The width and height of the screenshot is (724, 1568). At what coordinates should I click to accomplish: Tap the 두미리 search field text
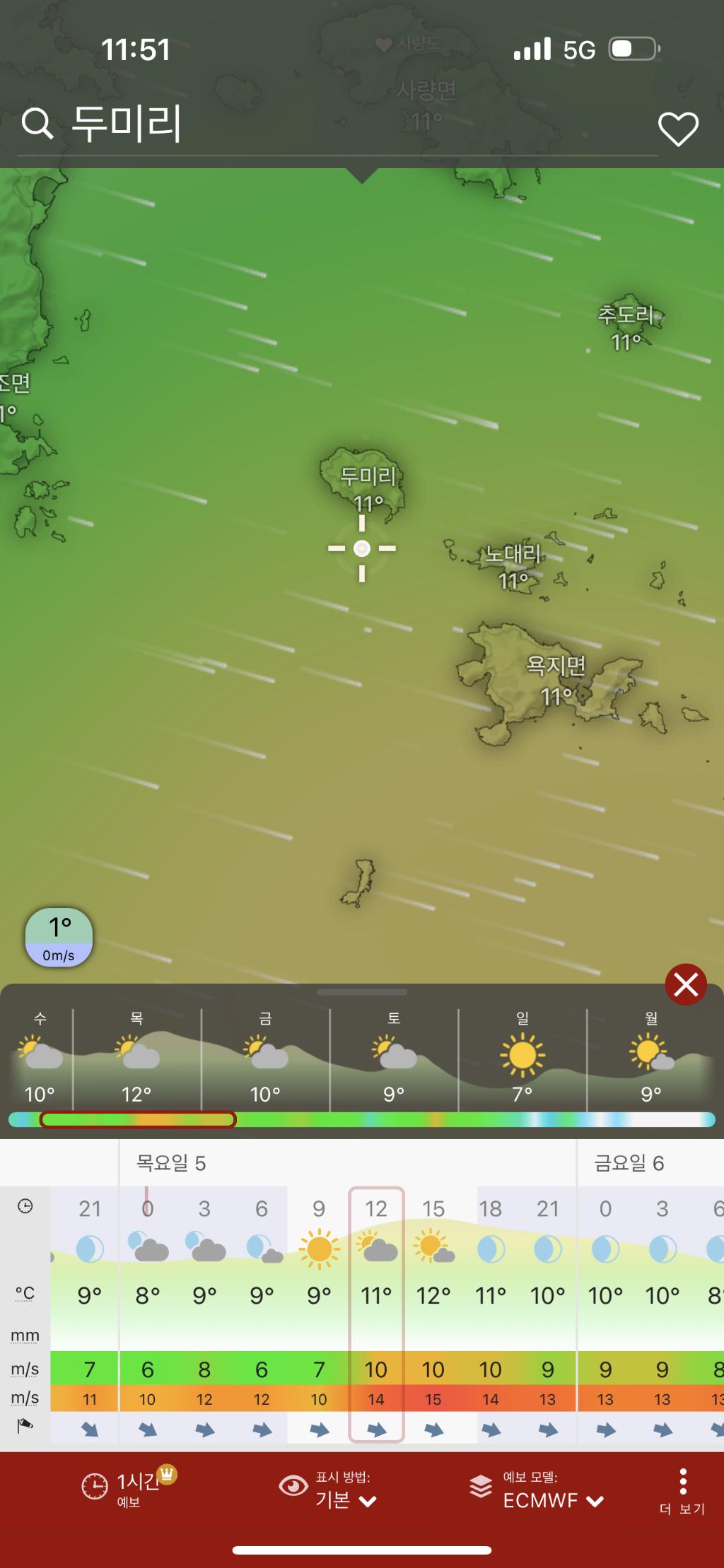tap(127, 124)
